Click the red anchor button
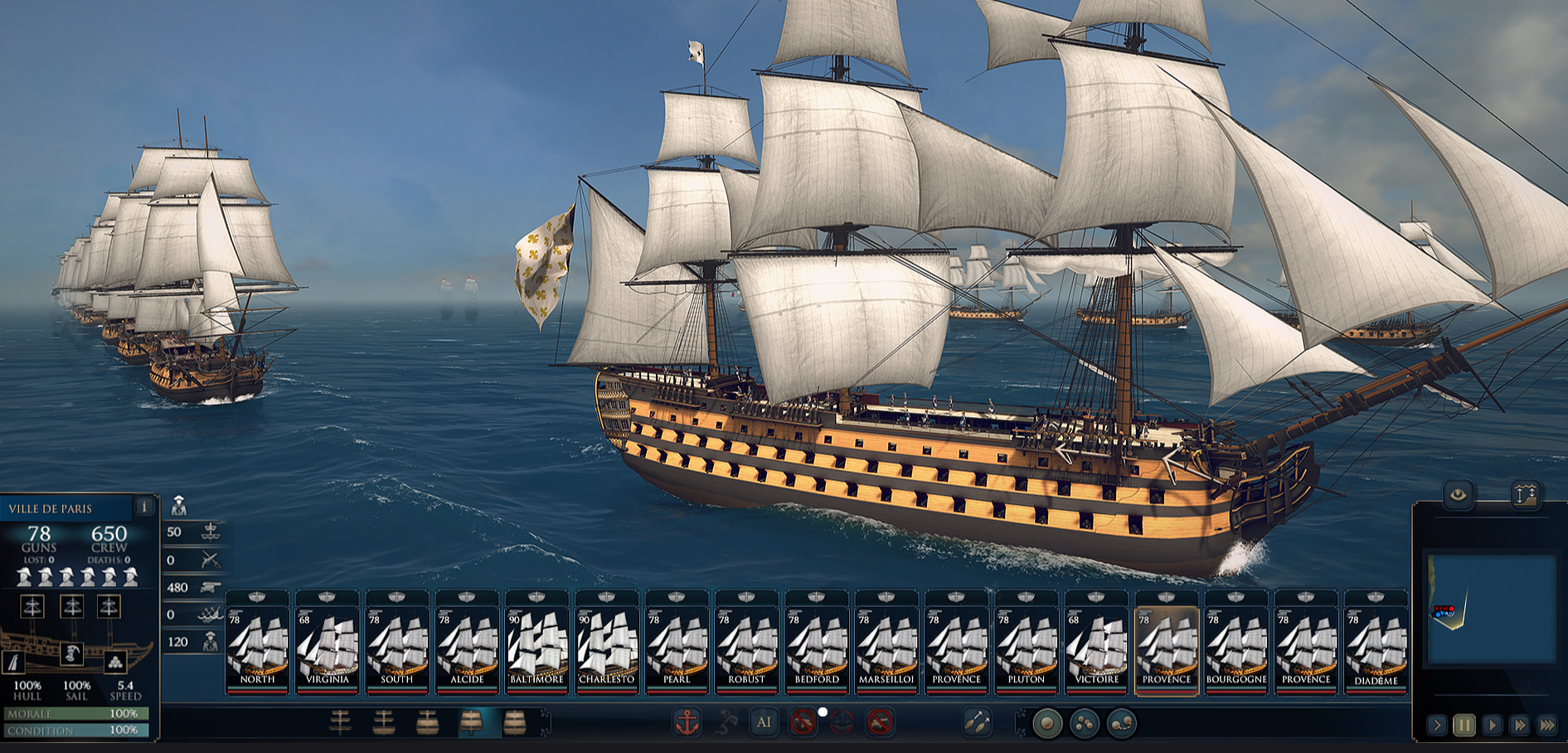This screenshot has width=1568, height=753. pyautogui.click(x=687, y=723)
